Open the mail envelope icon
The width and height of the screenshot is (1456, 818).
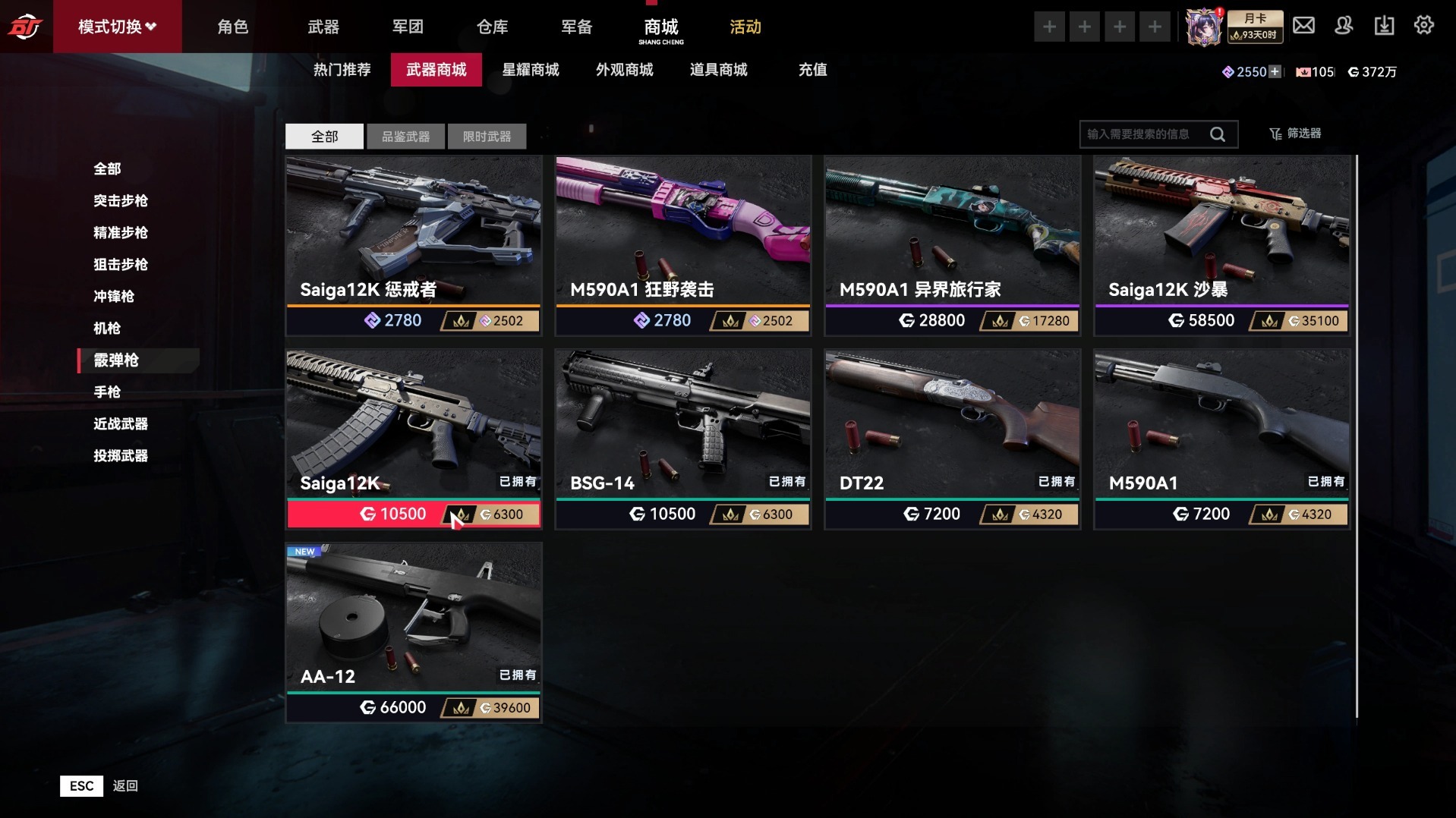[1303, 26]
